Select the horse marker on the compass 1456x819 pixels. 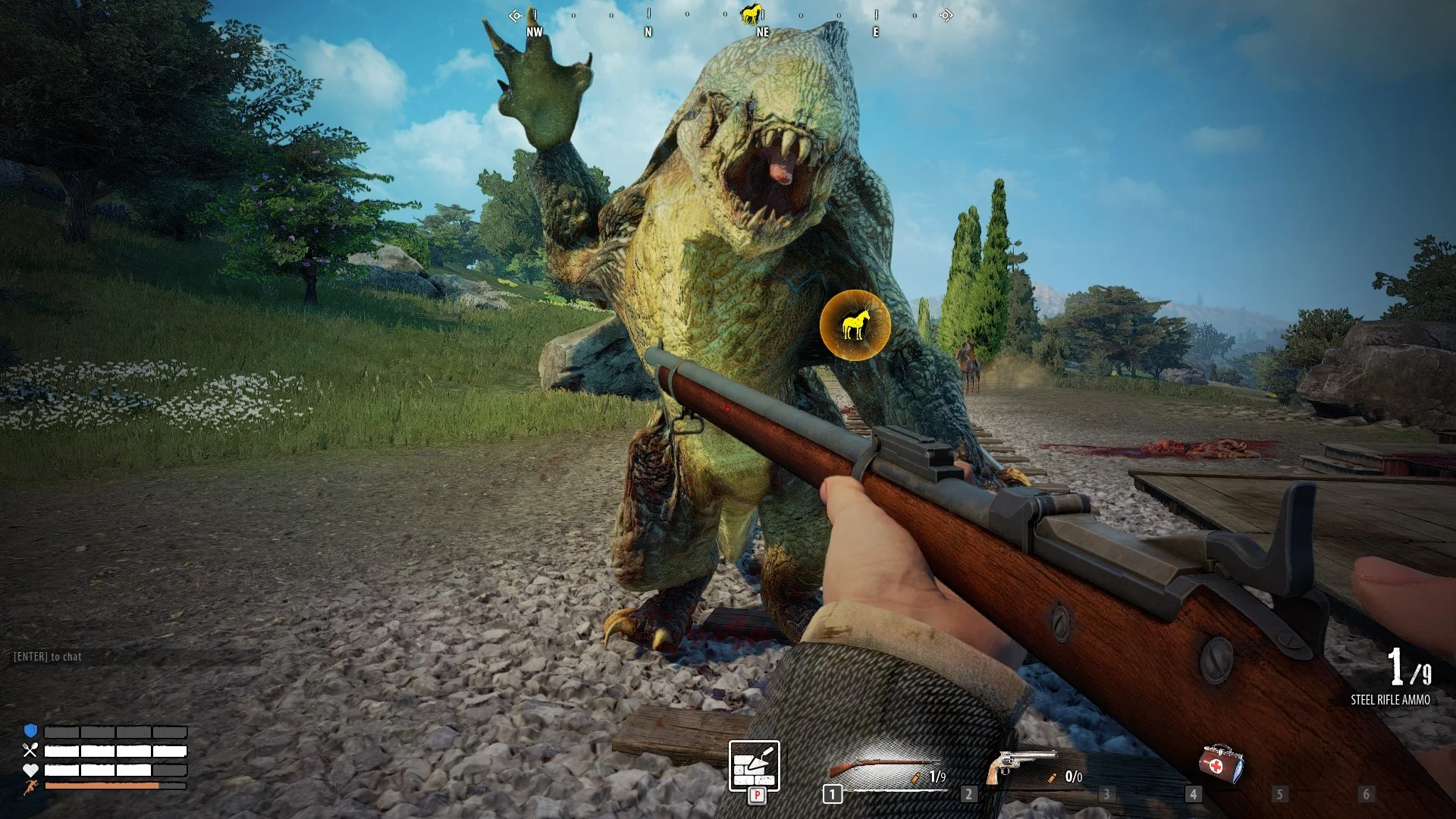coord(751,14)
